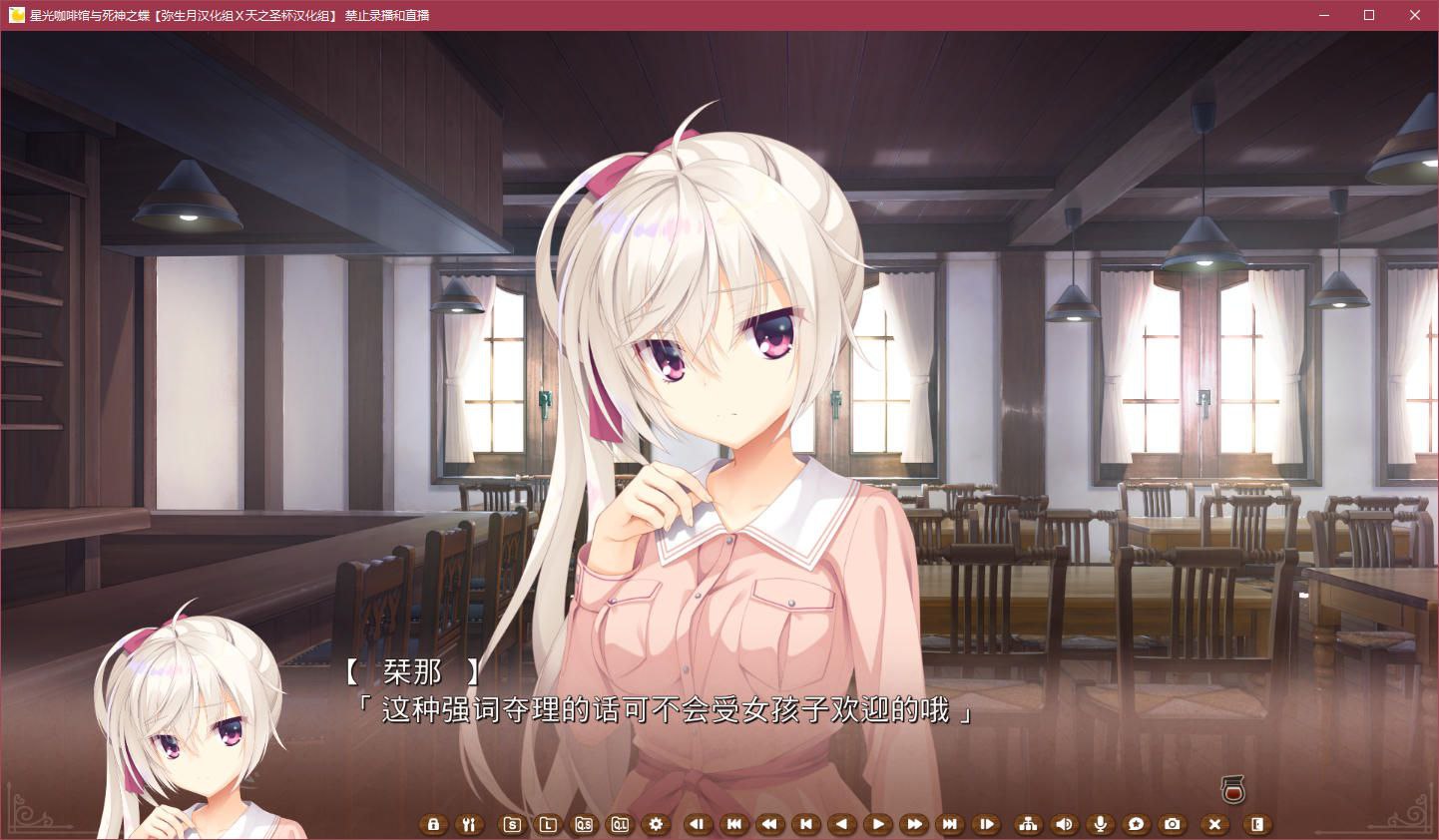The image size is (1439, 840).
Task: Open the flowchart diagram icon
Action: [1028, 824]
